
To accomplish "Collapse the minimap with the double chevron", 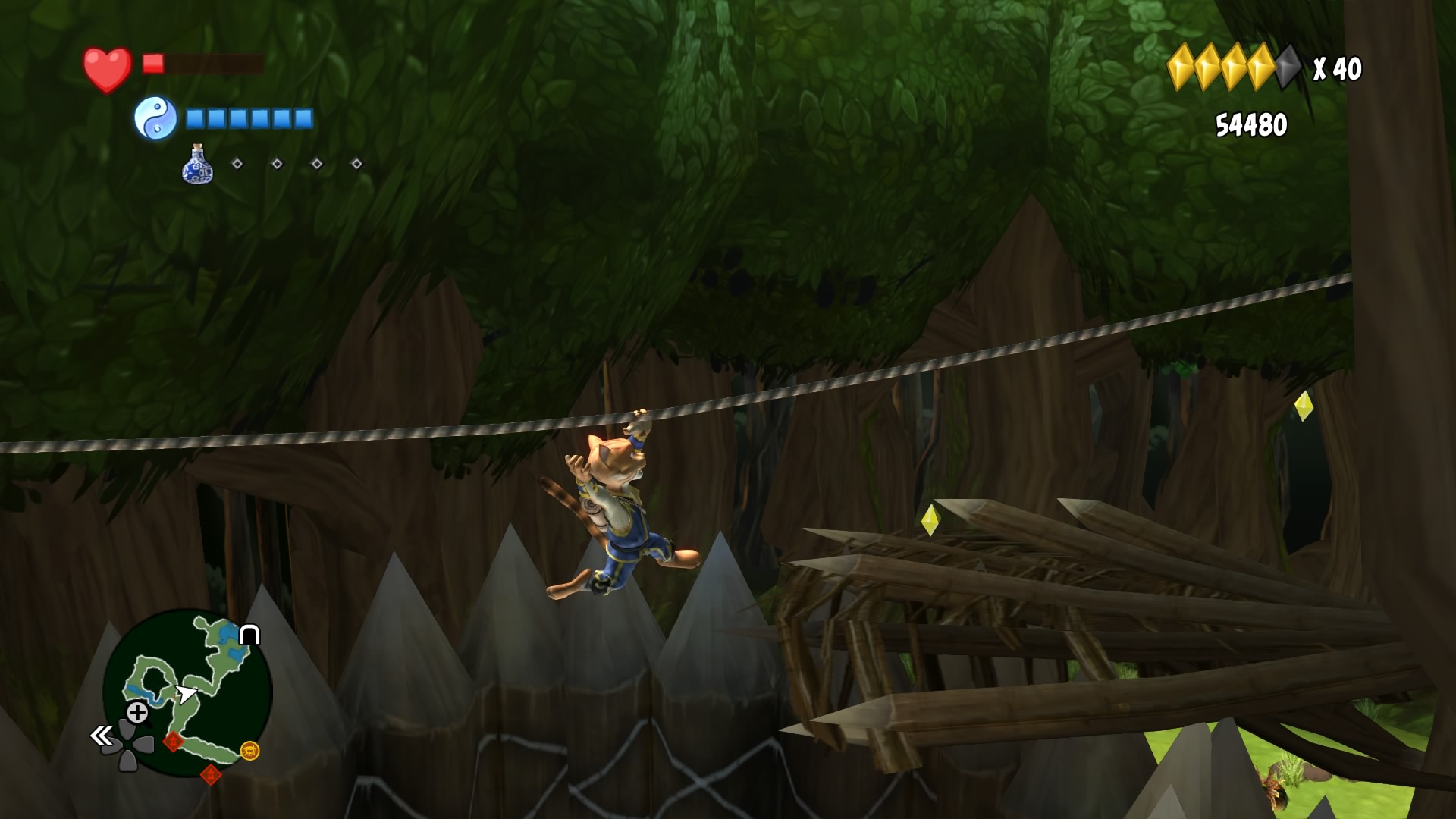I will [x=101, y=736].
